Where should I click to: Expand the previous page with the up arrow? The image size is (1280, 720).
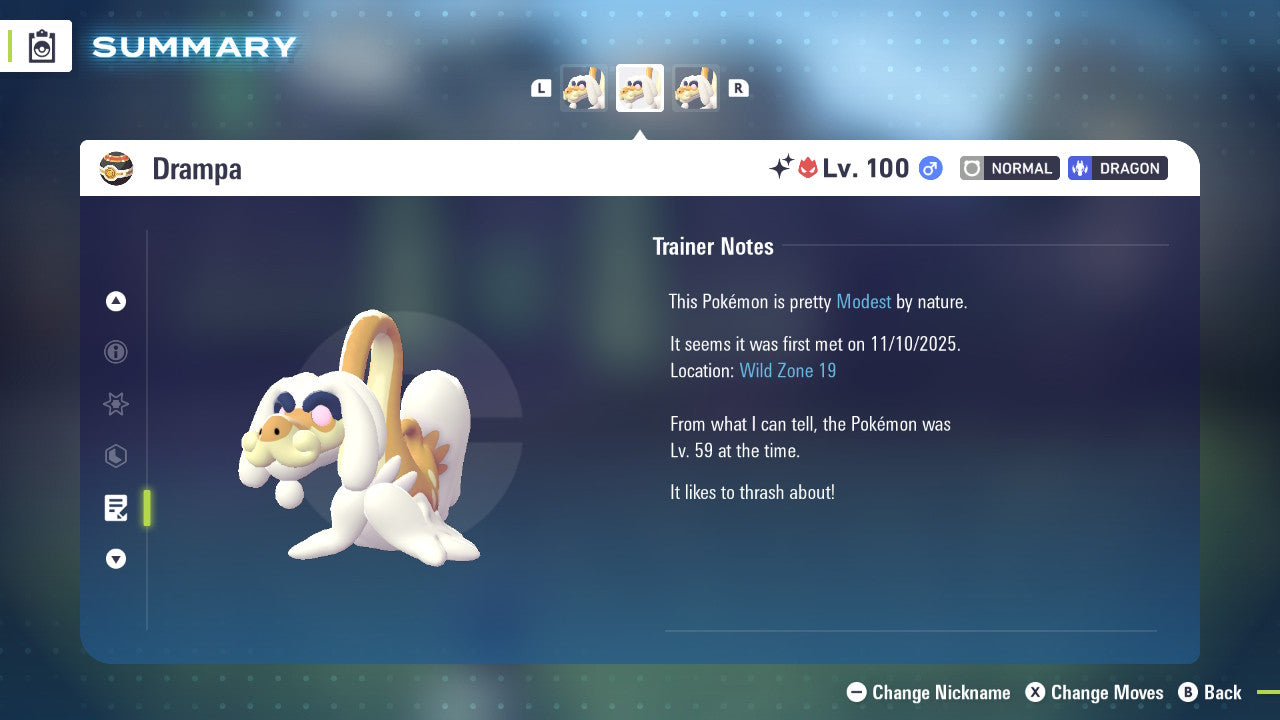115,301
